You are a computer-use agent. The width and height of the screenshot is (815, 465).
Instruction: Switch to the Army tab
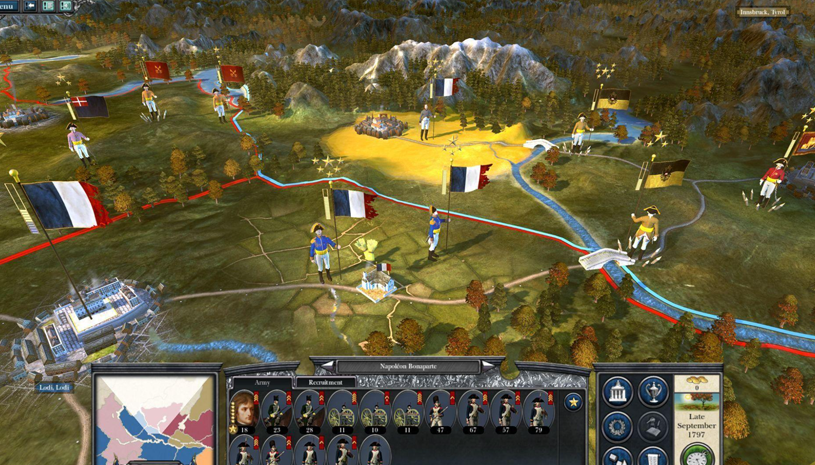(x=263, y=382)
